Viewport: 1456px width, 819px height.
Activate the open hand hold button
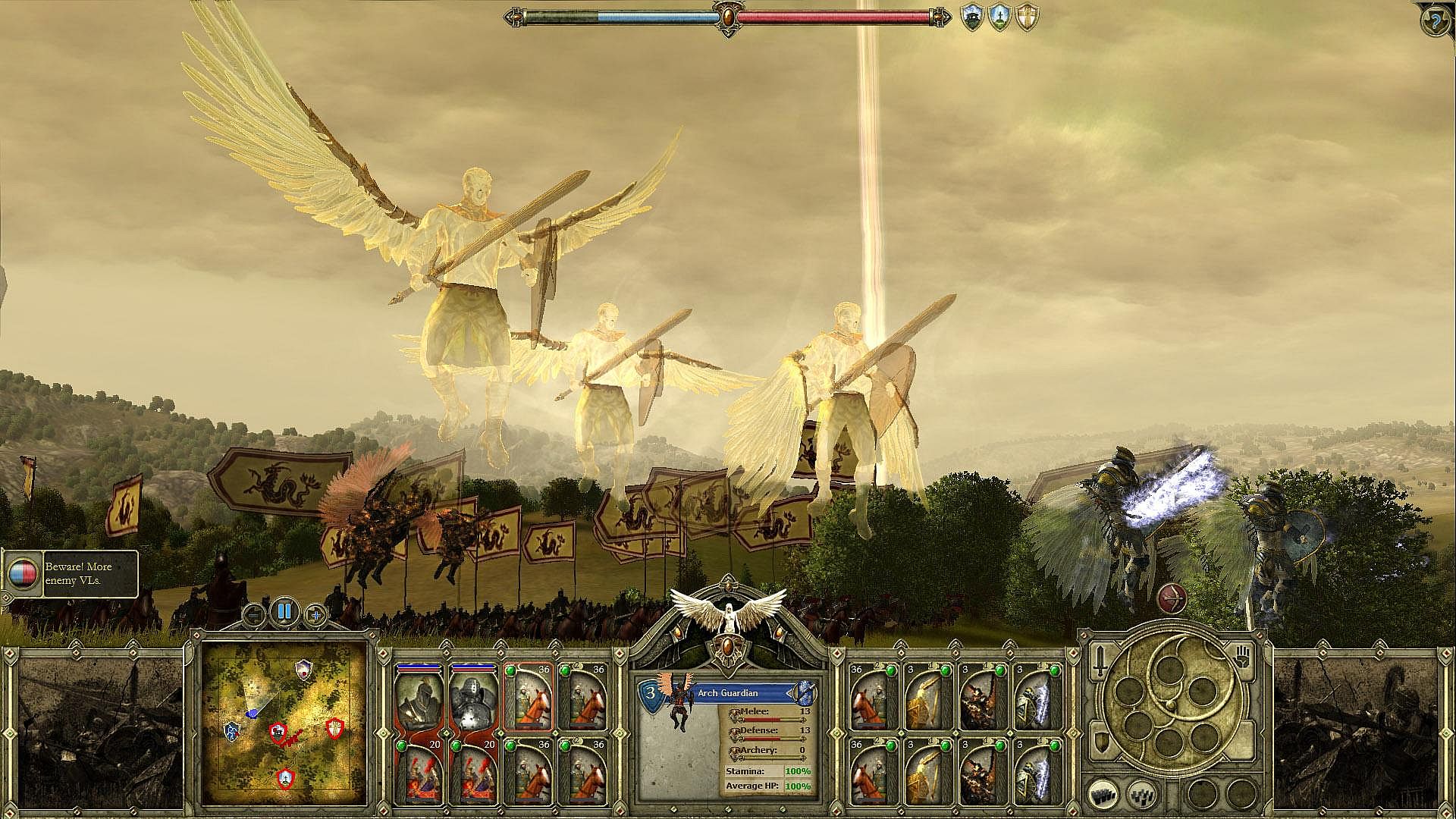1242,657
